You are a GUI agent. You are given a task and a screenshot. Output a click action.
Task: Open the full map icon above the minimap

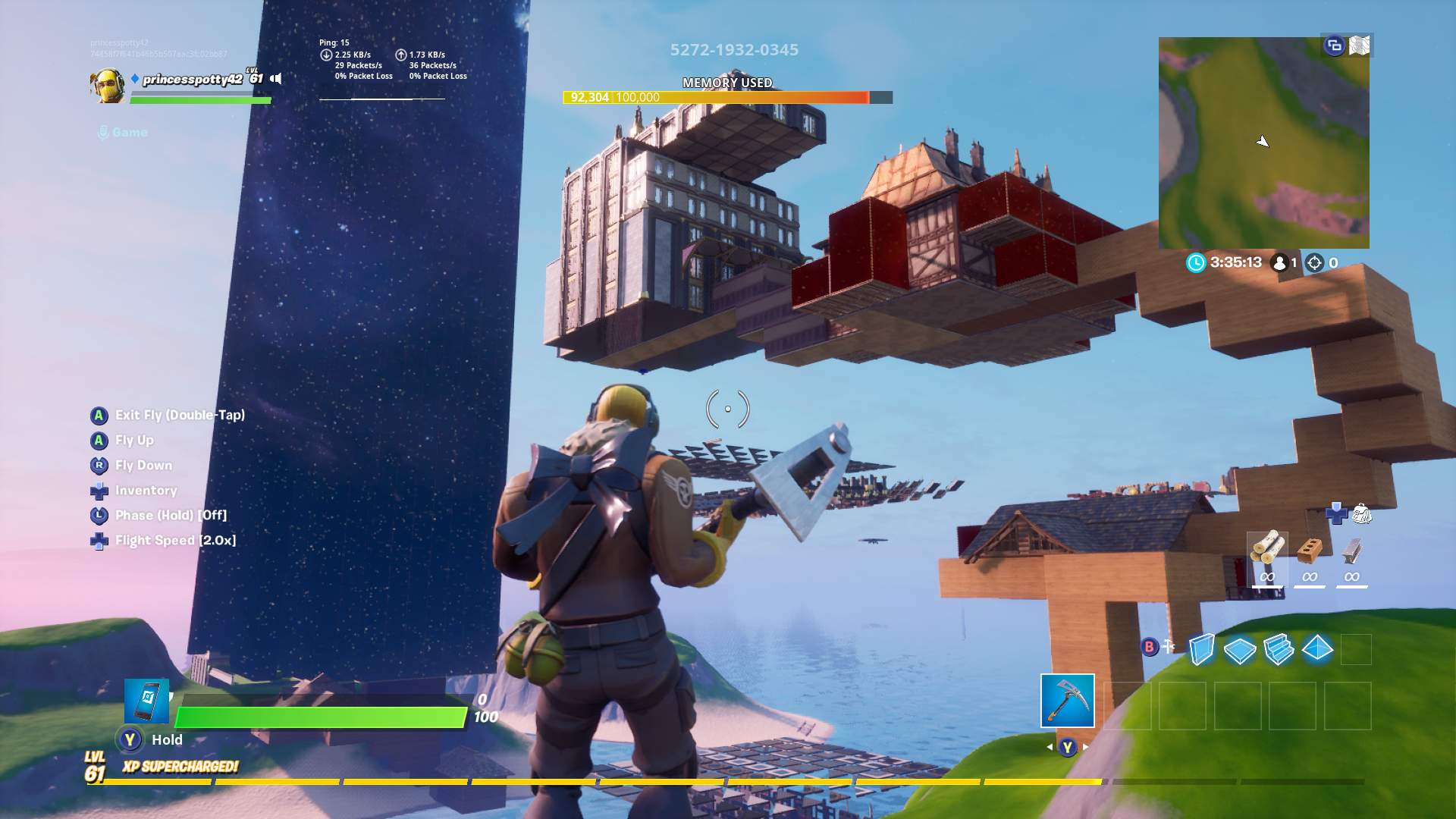[x=1360, y=45]
